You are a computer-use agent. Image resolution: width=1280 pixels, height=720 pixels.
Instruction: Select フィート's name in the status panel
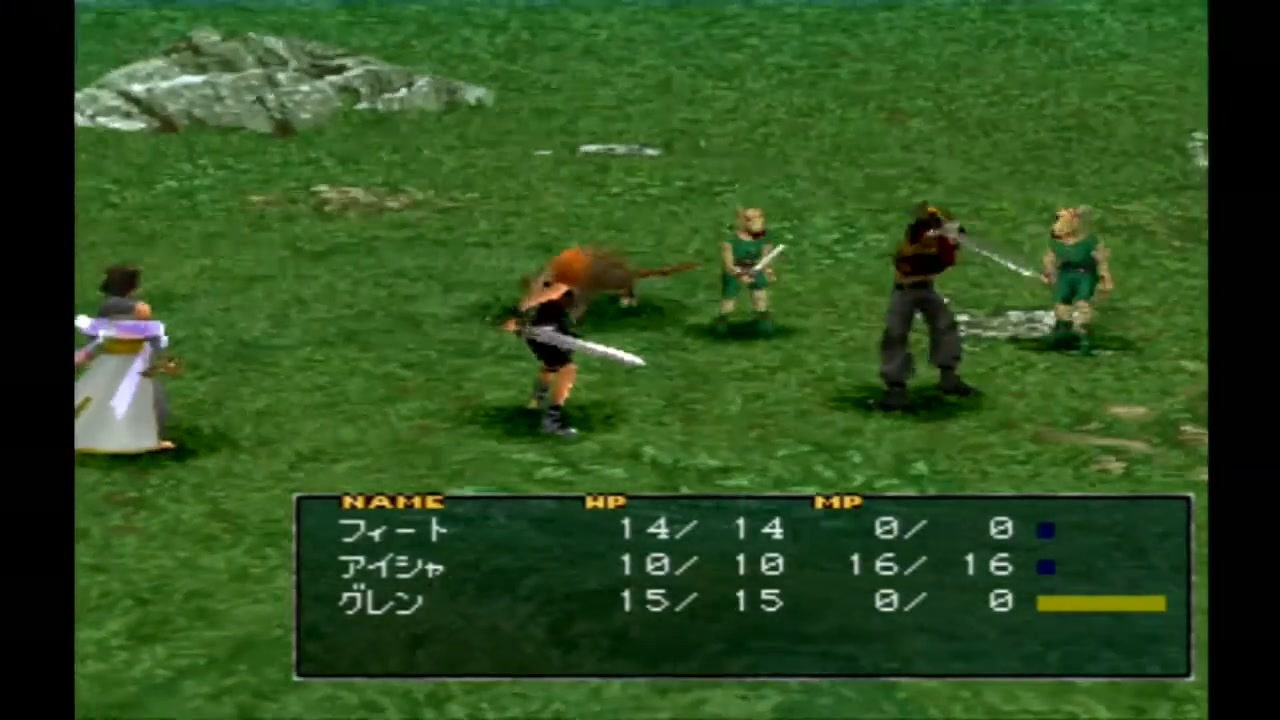coord(393,530)
